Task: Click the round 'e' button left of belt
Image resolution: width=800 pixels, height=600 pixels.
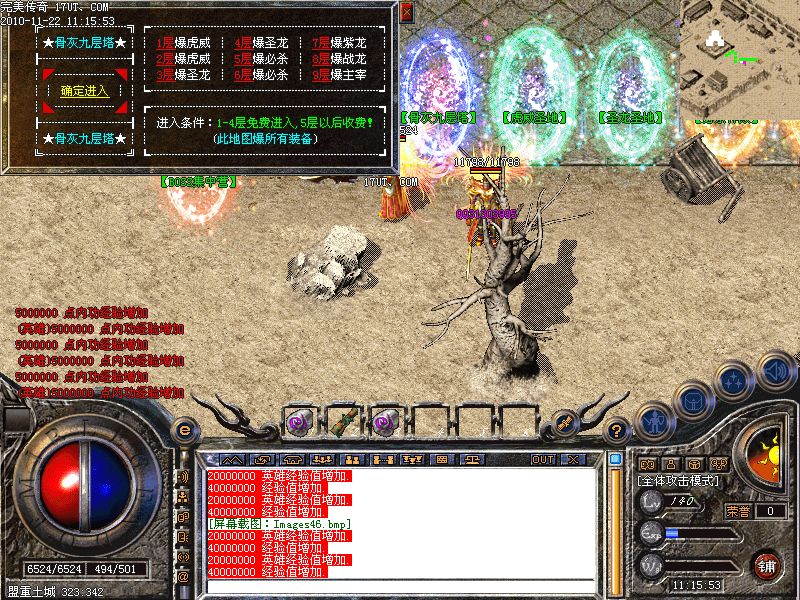Action: coord(184,430)
